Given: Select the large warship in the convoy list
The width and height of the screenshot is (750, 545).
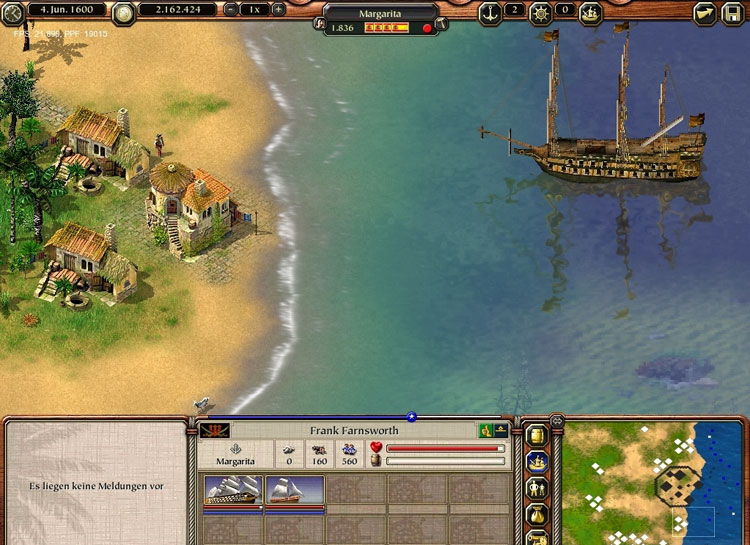Looking at the screenshot, I should [x=233, y=491].
